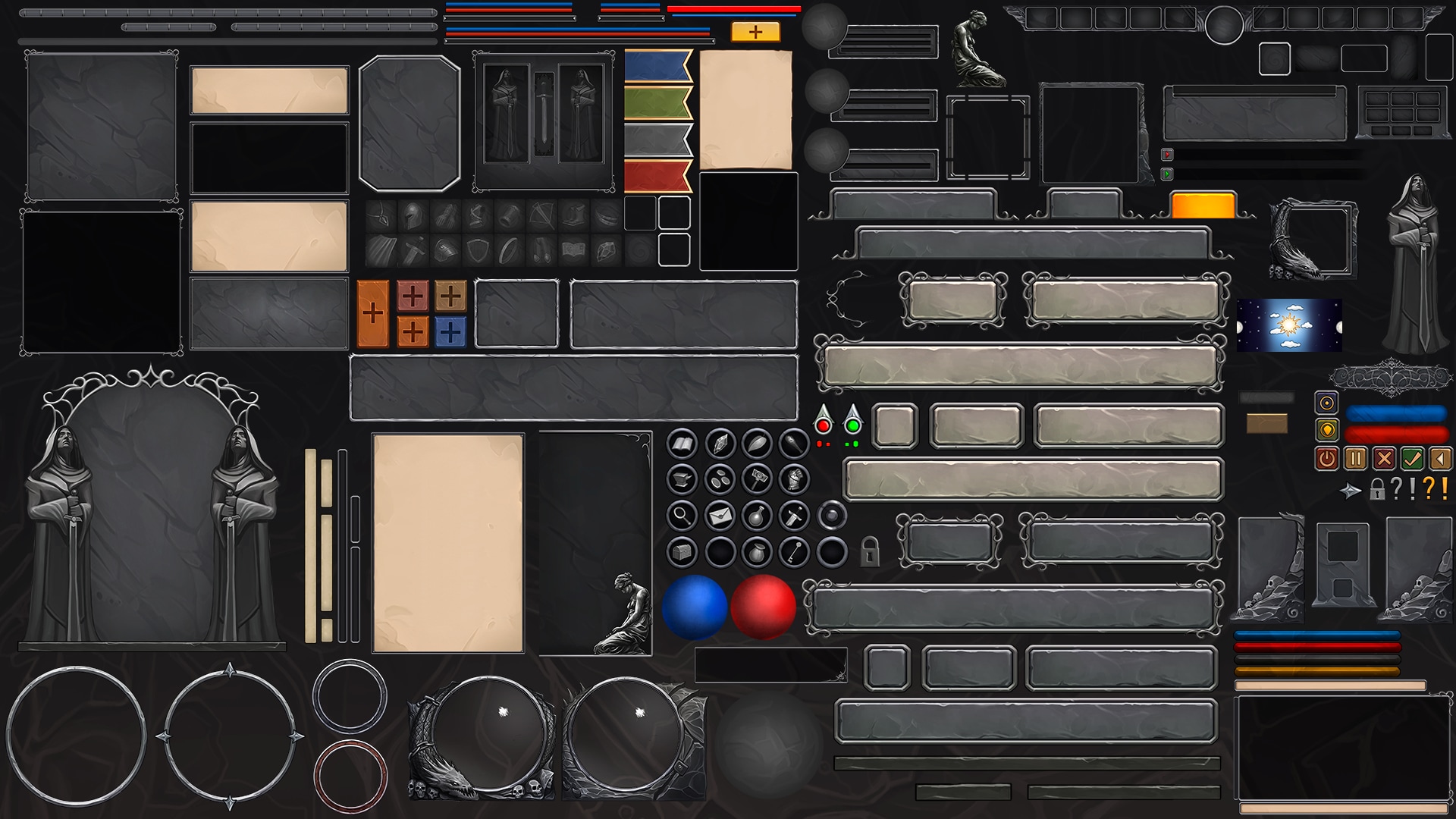
Task: Toggle the yellow gem indicator button
Action: point(1327,431)
